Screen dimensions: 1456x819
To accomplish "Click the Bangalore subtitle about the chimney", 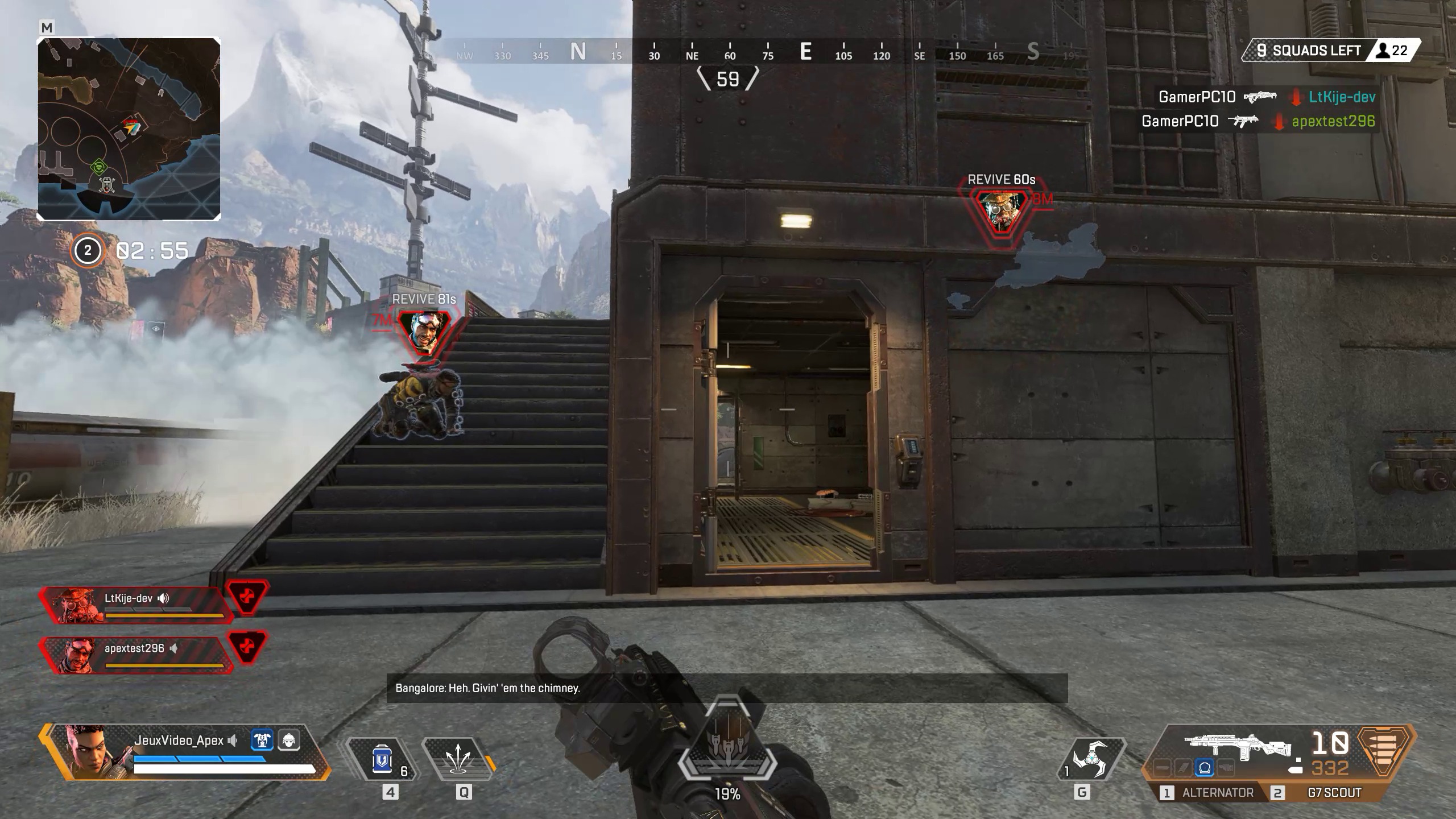I will (486, 688).
